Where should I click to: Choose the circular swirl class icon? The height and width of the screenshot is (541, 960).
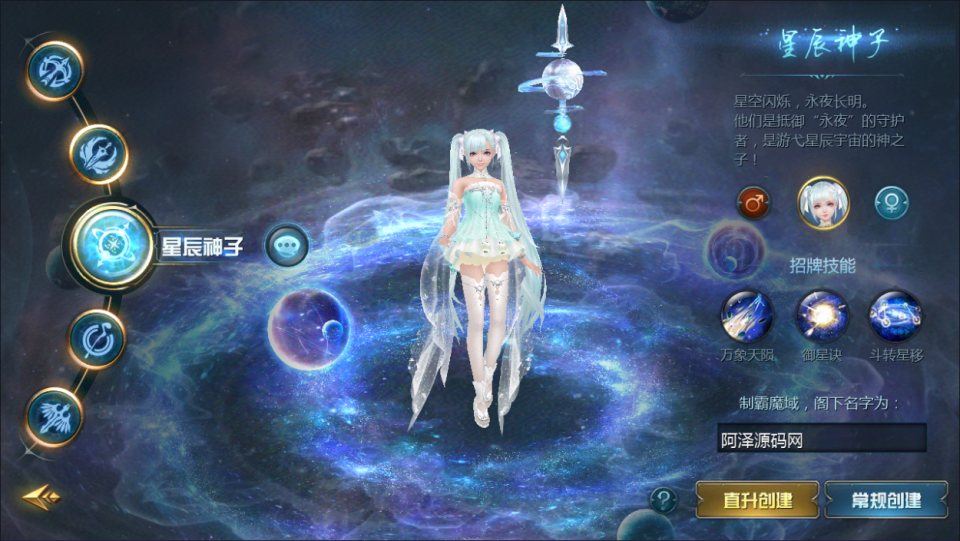click(x=97, y=338)
